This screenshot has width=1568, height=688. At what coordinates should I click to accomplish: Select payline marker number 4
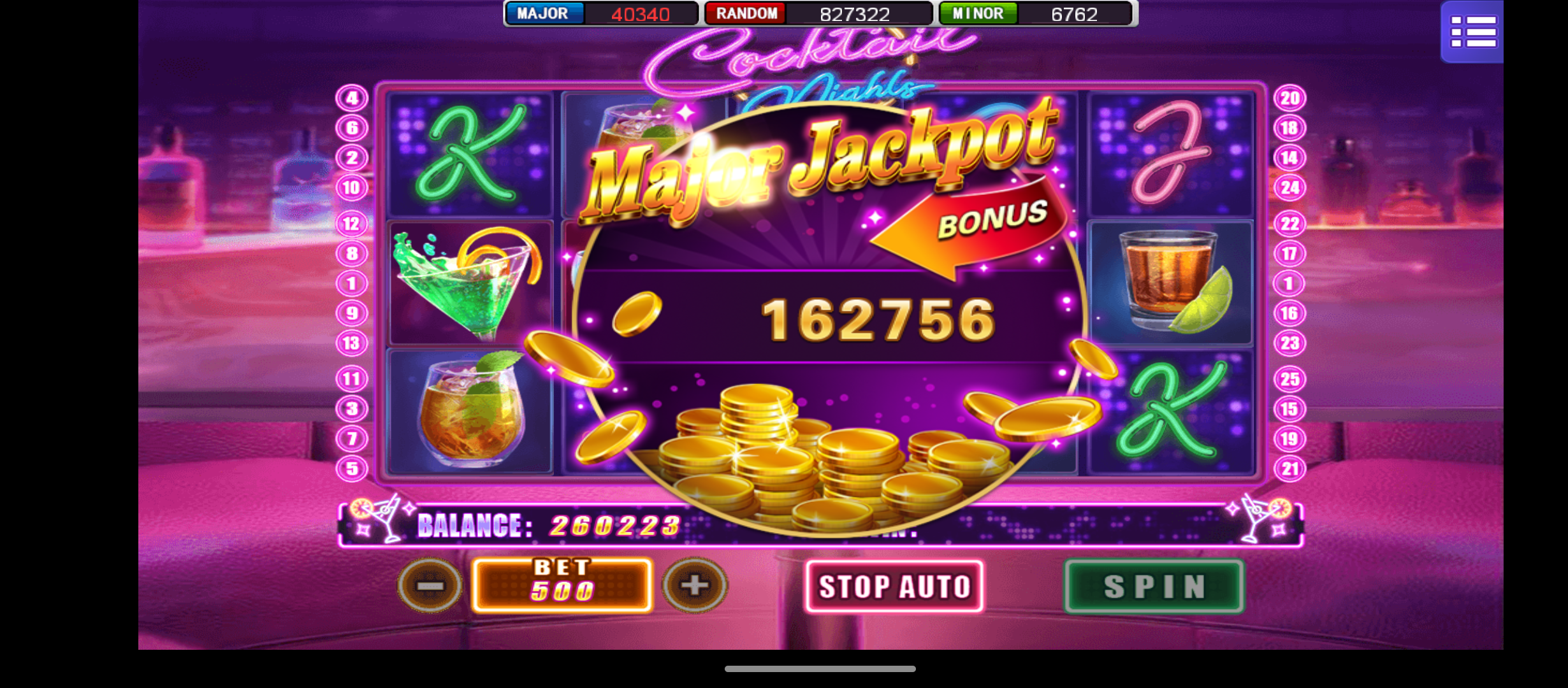352,98
